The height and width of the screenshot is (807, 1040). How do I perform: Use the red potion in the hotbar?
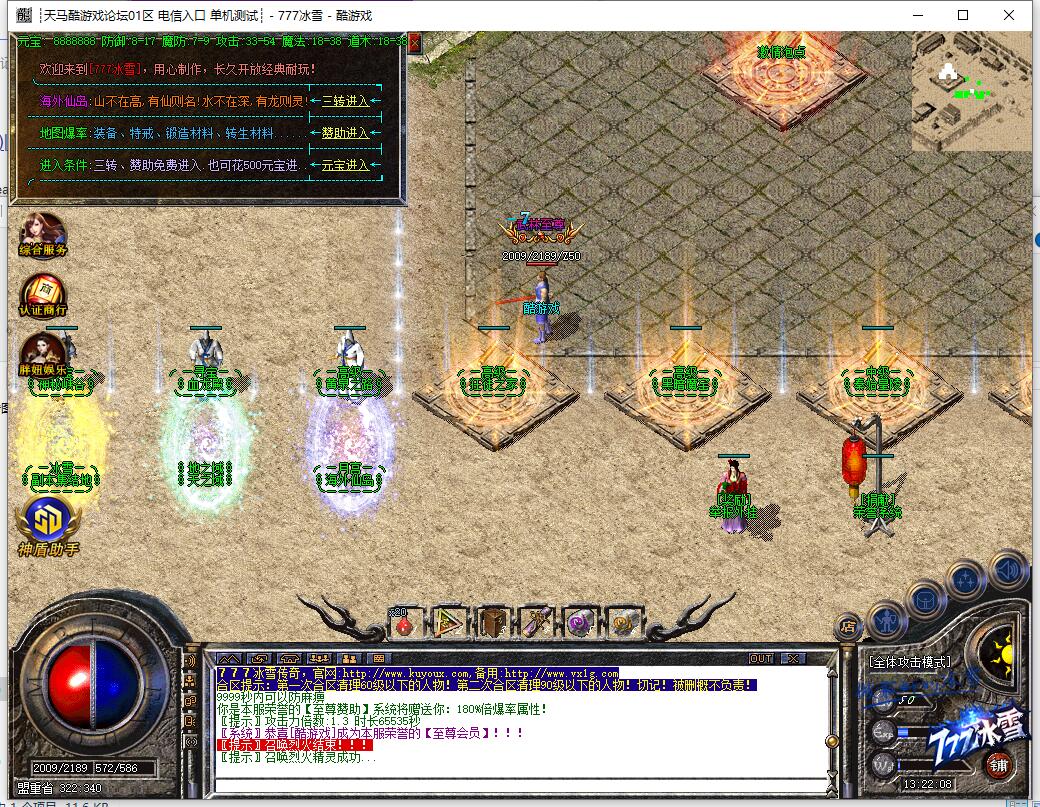404,624
